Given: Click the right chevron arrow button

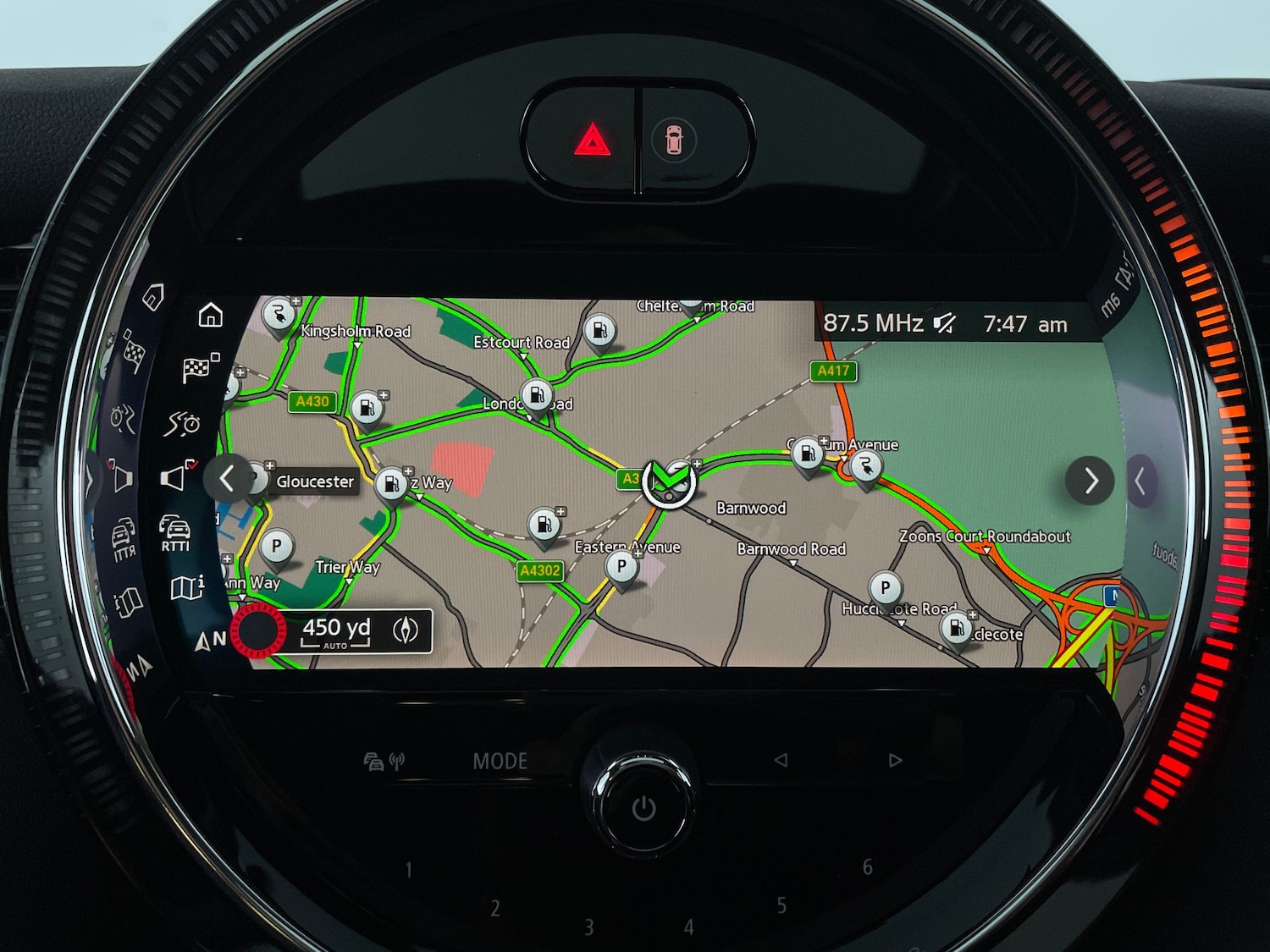Looking at the screenshot, I should (1090, 481).
